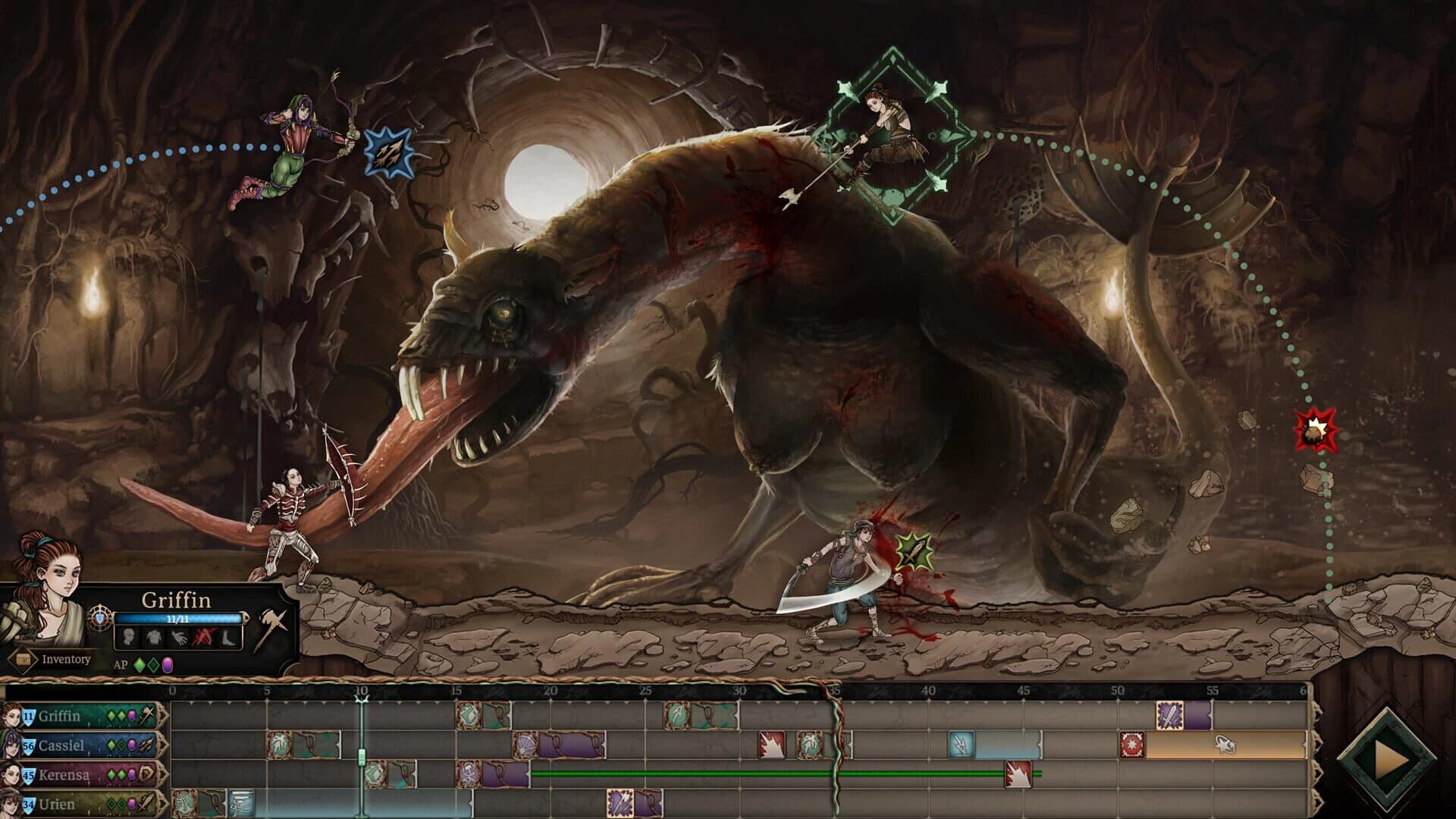Click Griffin's helmet equipment slot
Screen dimensions: 1456x819
pyautogui.click(x=127, y=637)
